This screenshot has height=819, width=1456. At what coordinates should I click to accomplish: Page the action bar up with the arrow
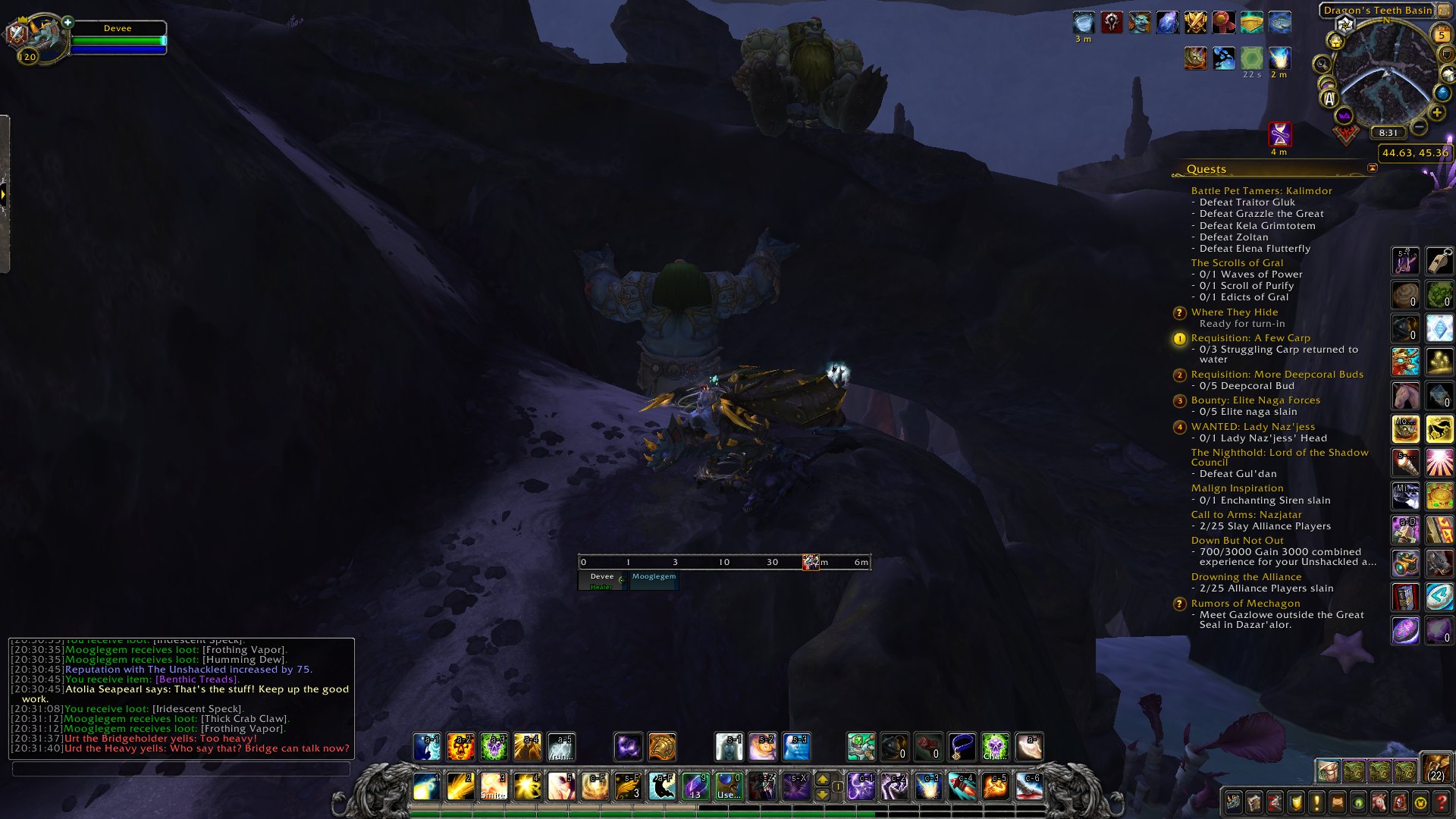pos(822,779)
